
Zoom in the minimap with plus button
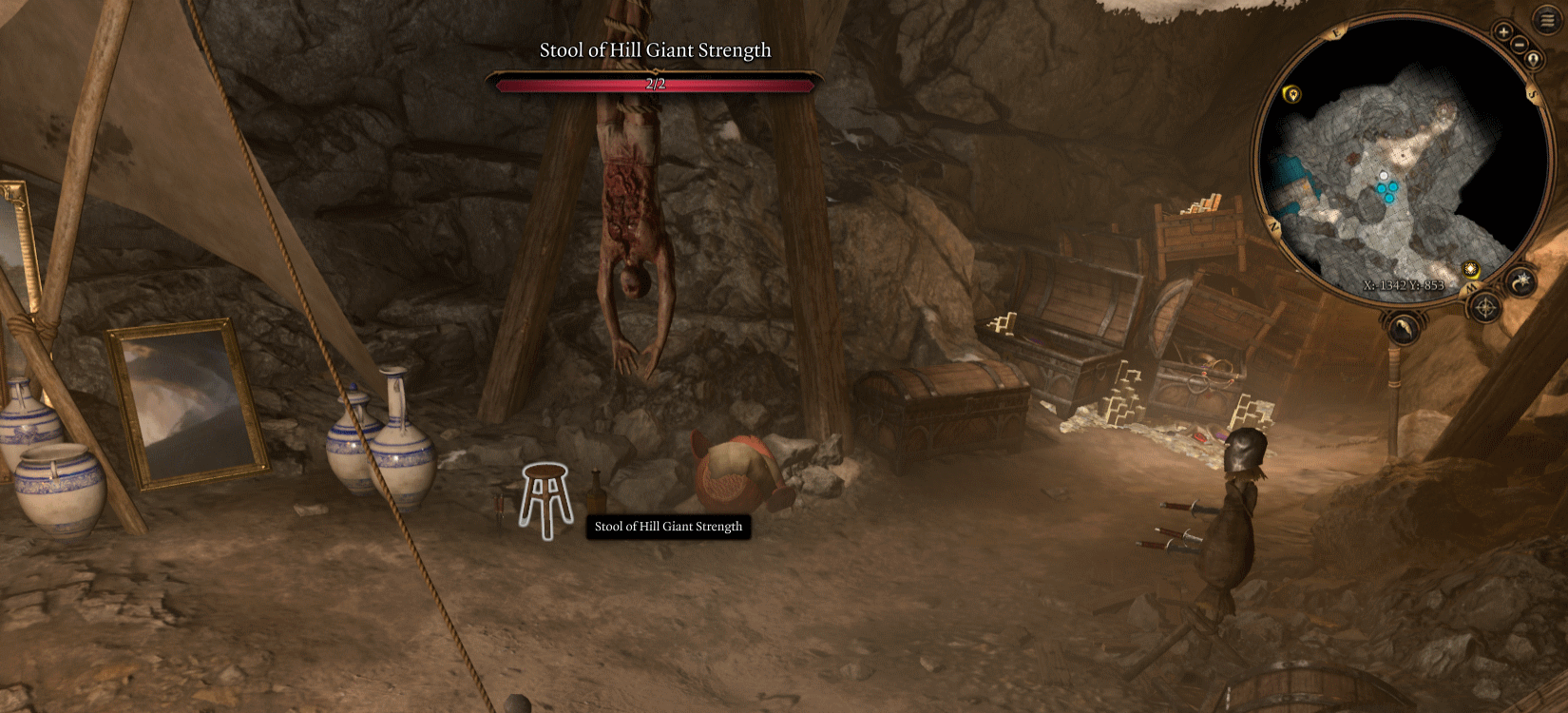(1503, 32)
